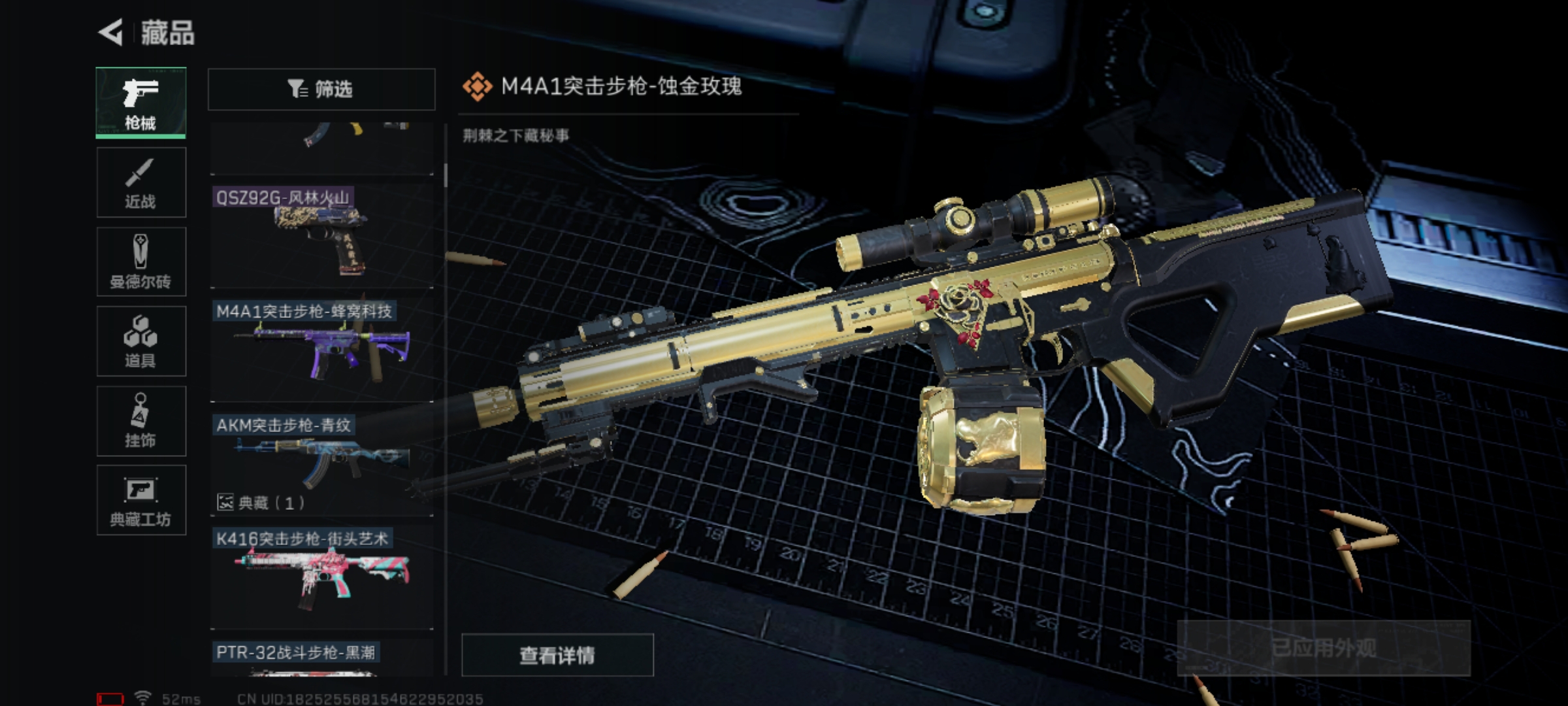
Task: Open the 典藏工坊 workshop tab
Action: pos(141,501)
